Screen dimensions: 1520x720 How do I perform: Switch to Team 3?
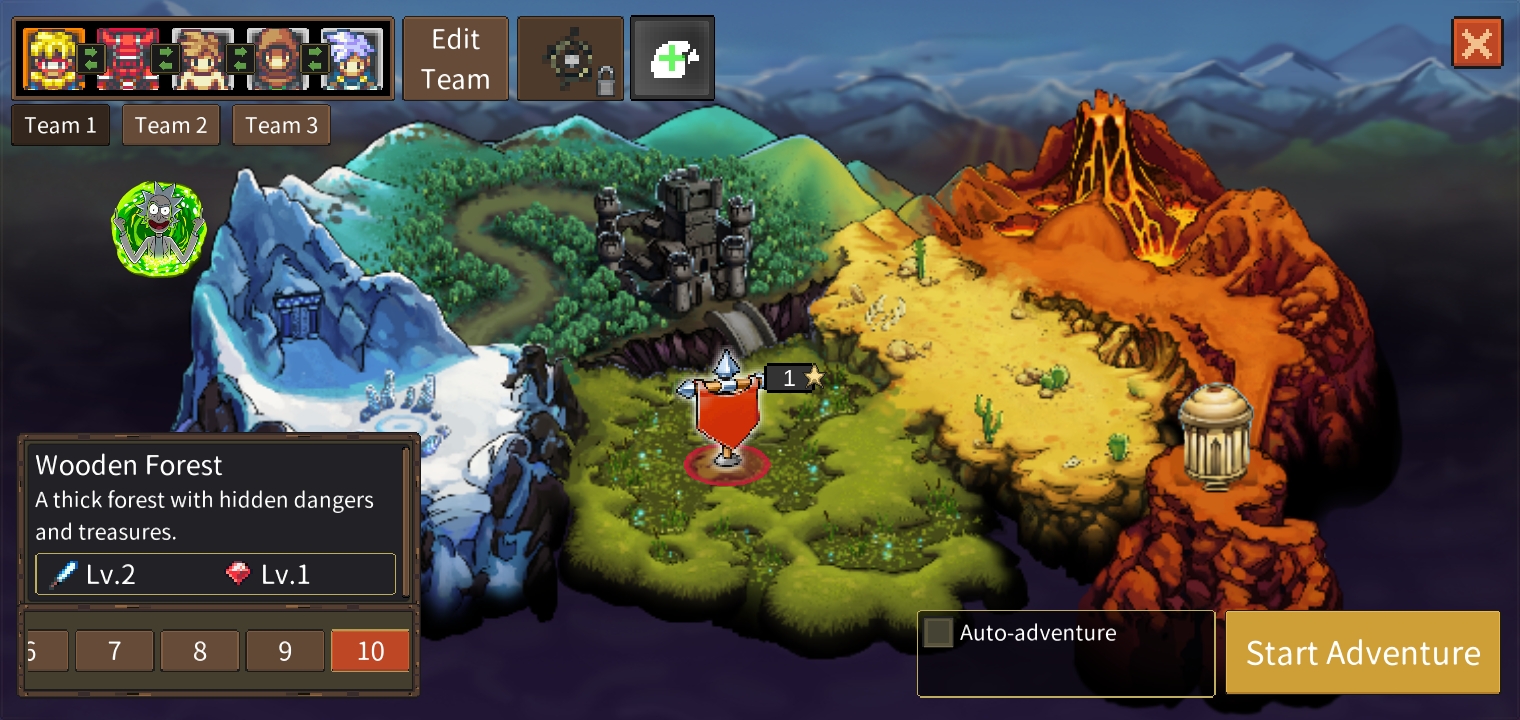click(281, 126)
